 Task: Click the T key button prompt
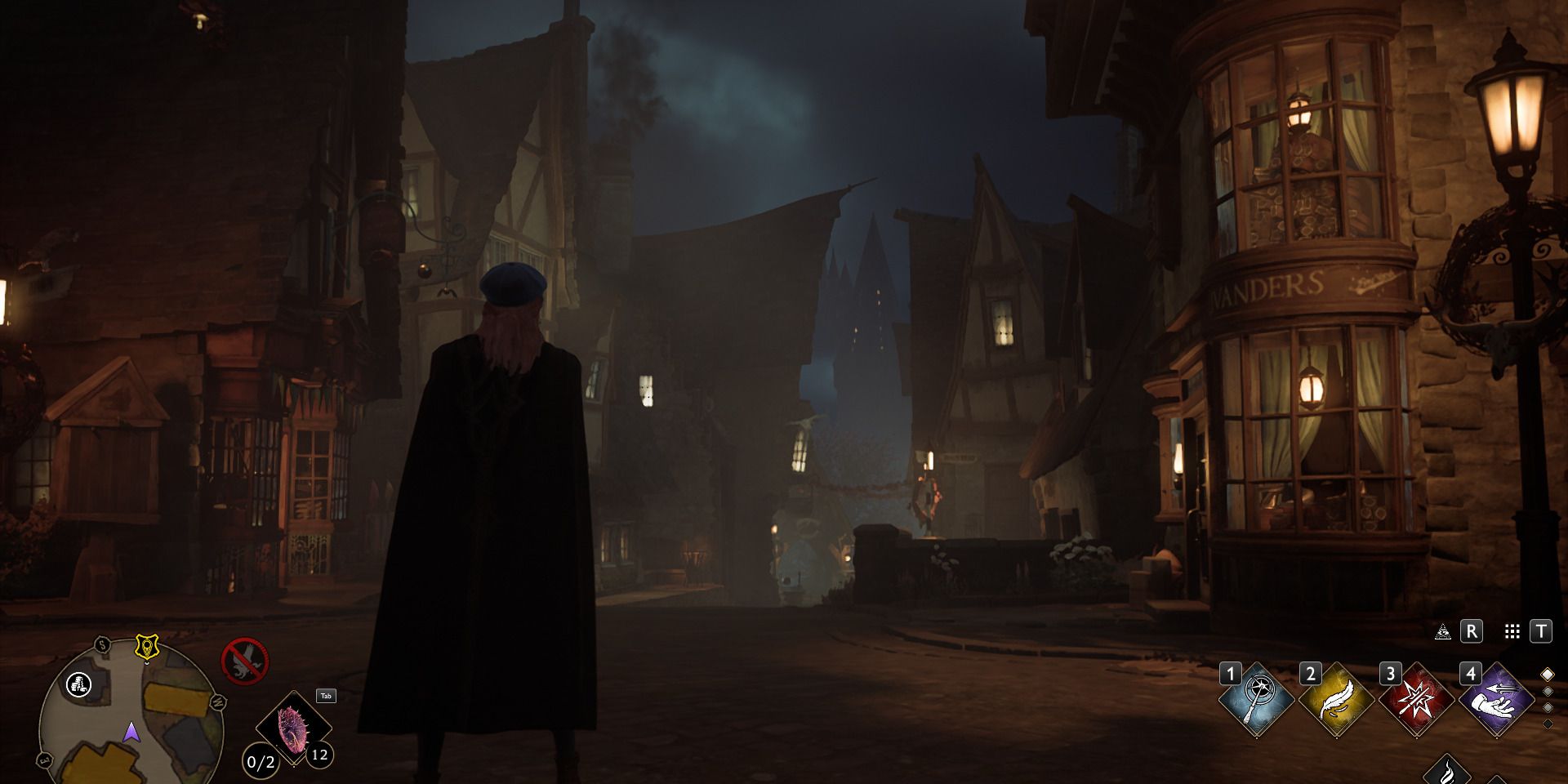[1541, 630]
